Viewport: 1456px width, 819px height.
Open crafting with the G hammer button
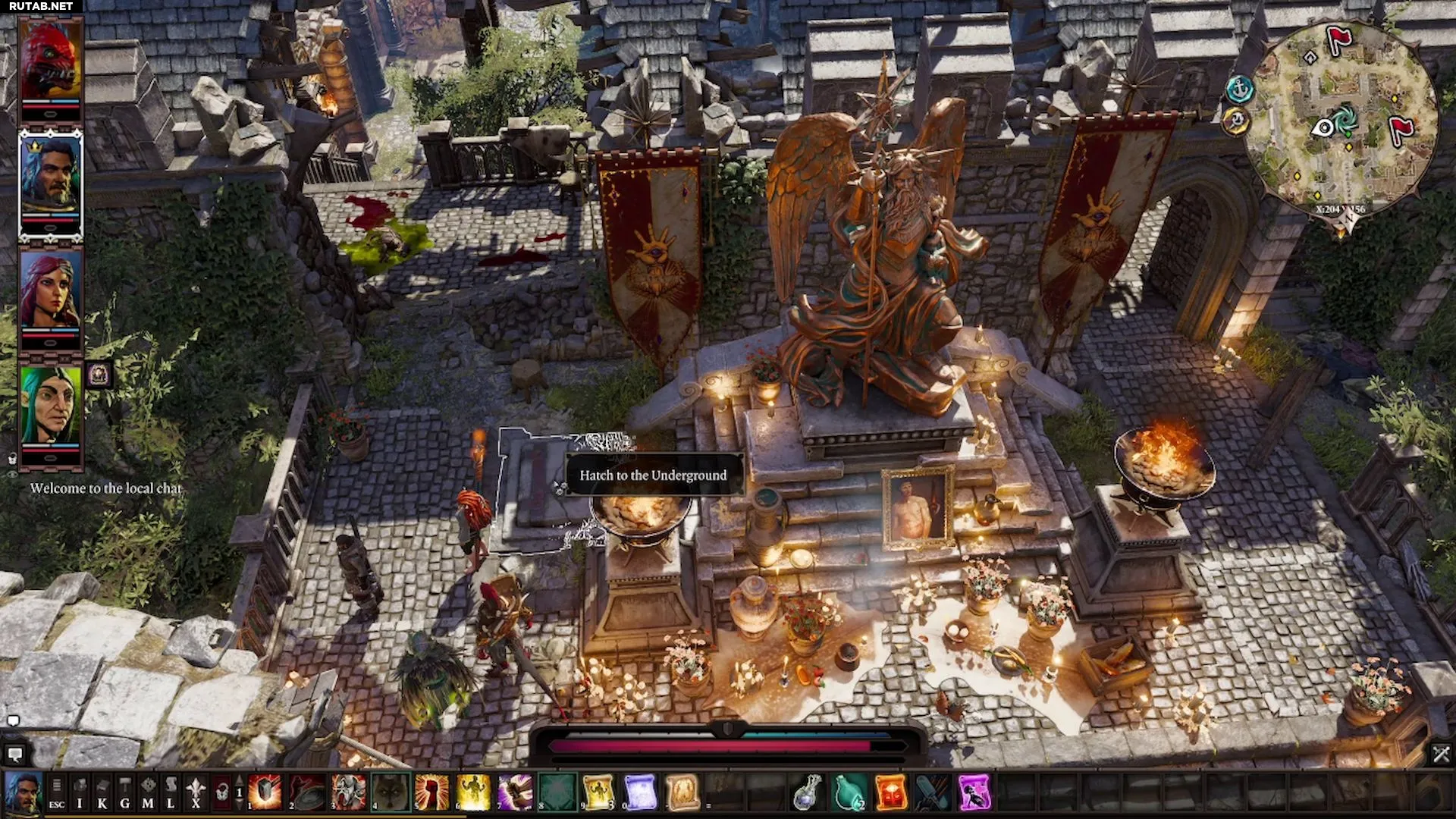click(x=125, y=792)
